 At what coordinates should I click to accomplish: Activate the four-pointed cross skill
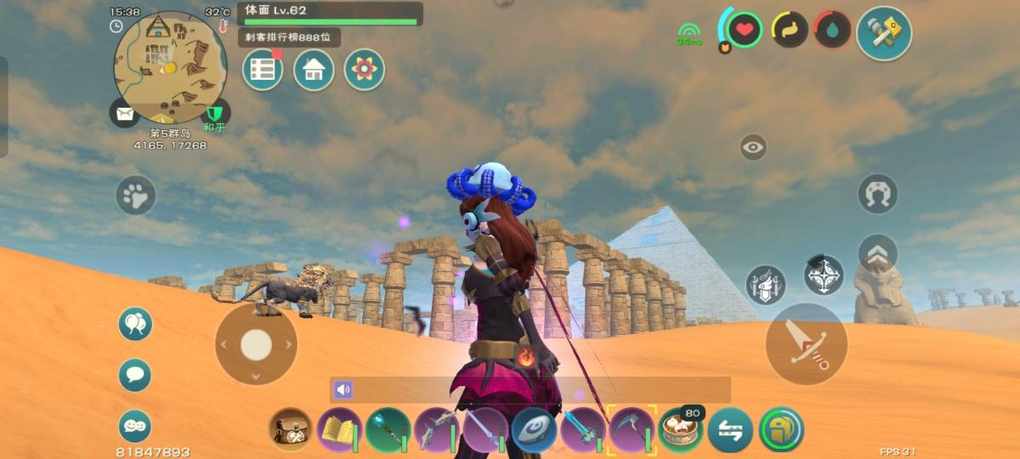tap(824, 274)
